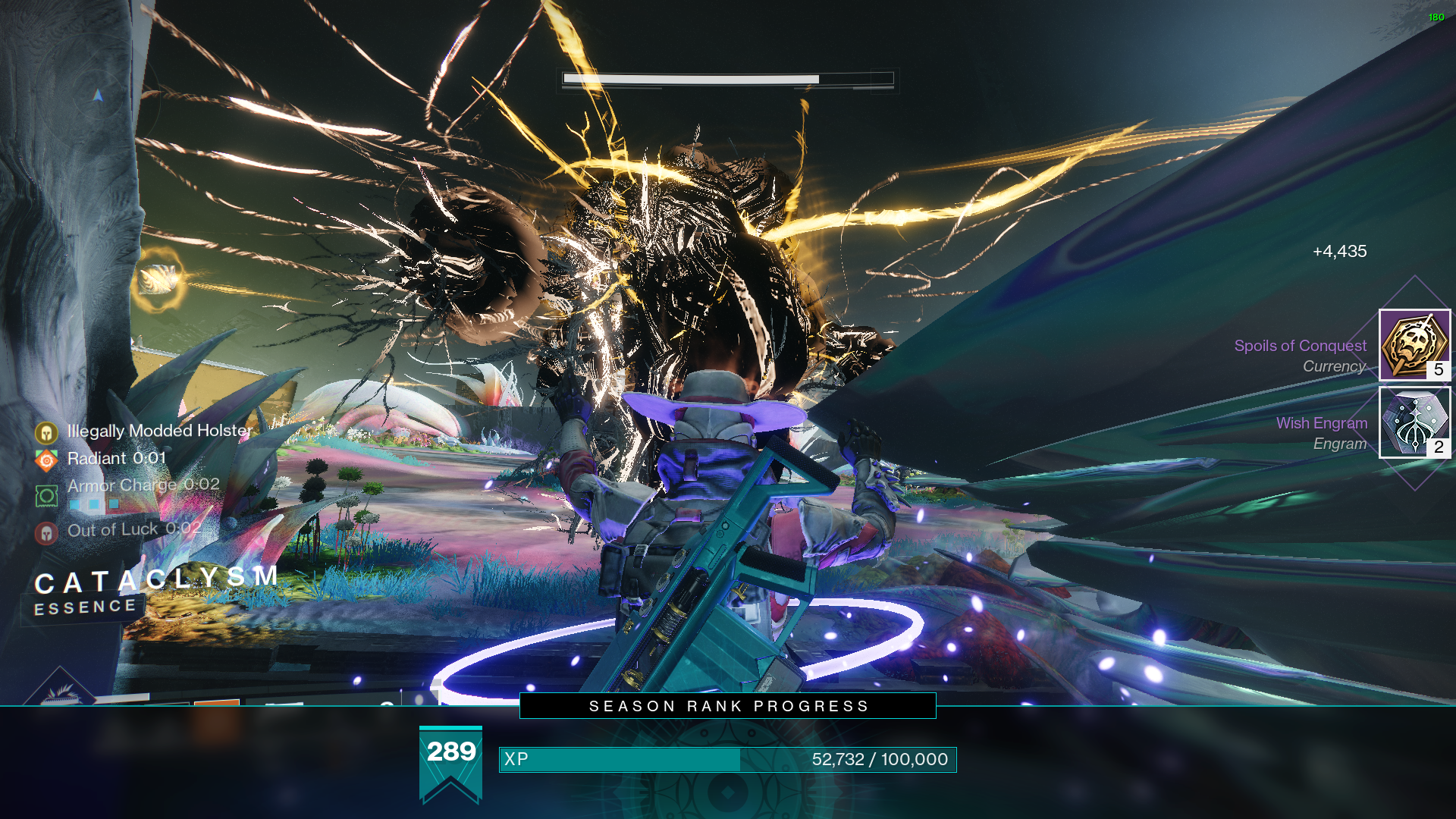Click the Illegally Modded Holster buff icon
1456x819 pixels.
[46, 433]
